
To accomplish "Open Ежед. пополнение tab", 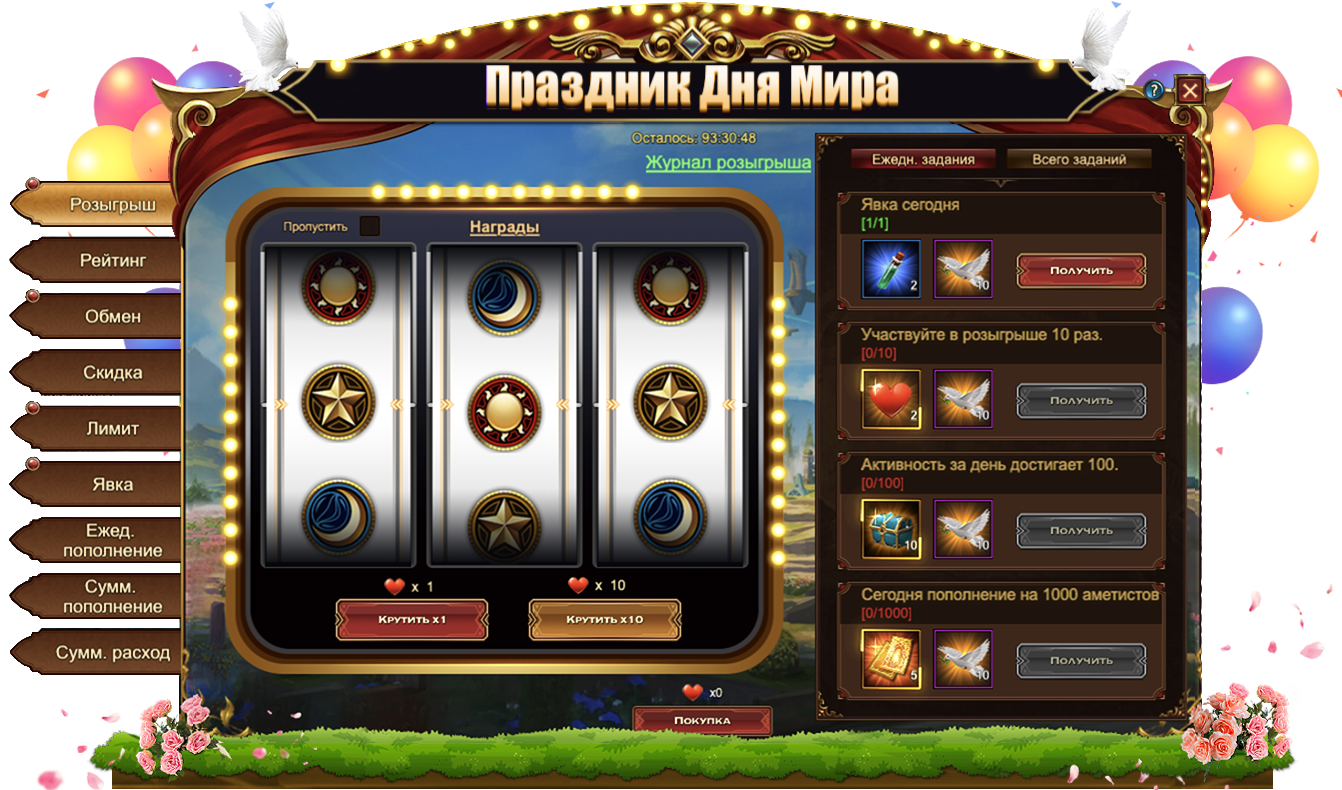I will 112,541.
